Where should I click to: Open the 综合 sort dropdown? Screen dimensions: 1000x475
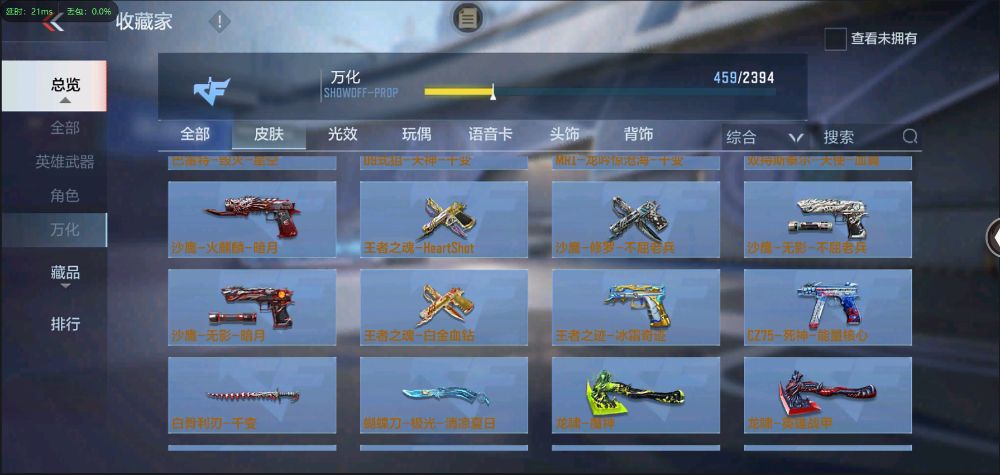[x=765, y=137]
